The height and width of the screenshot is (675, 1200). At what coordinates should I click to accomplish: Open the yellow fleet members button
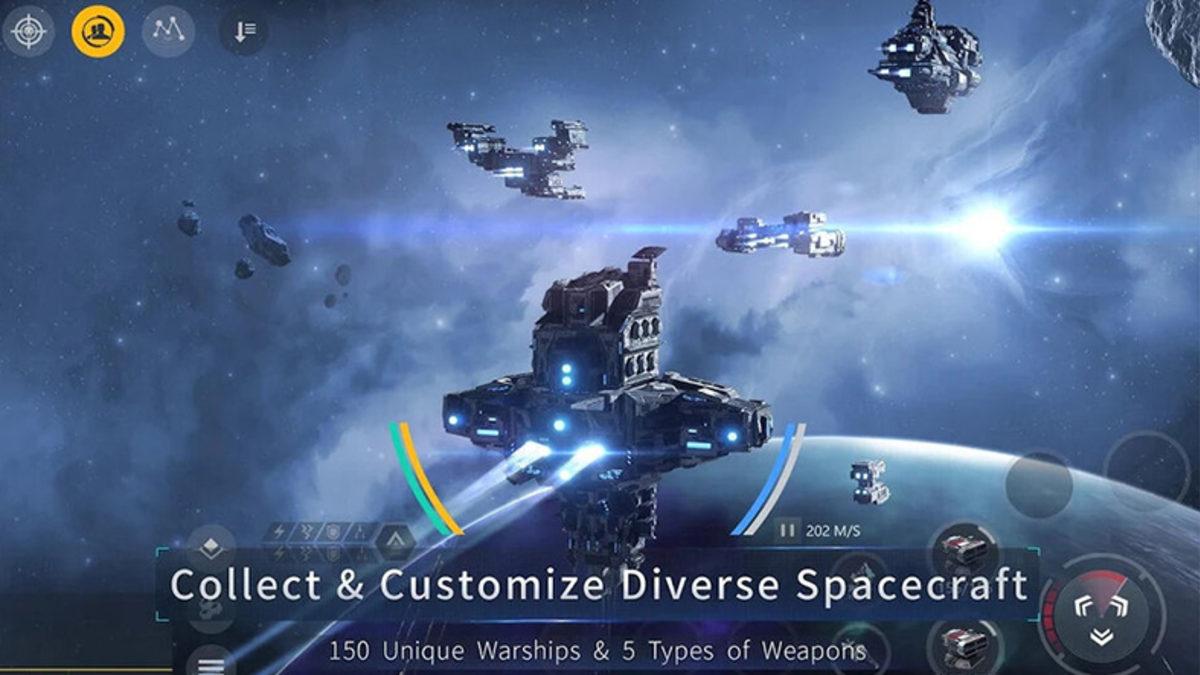pyautogui.click(x=98, y=31)
